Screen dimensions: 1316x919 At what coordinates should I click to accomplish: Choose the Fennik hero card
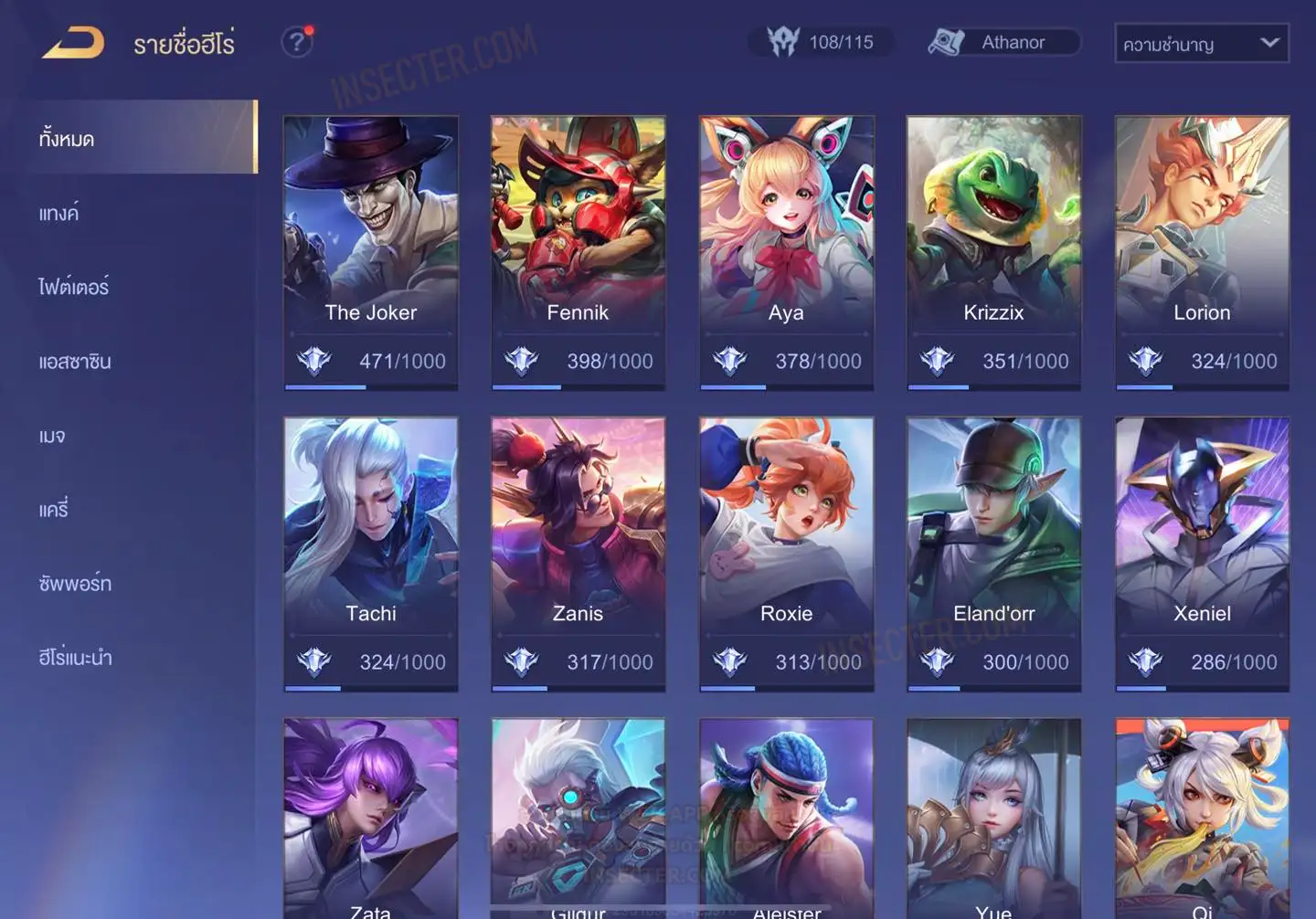tap(578, 251)
